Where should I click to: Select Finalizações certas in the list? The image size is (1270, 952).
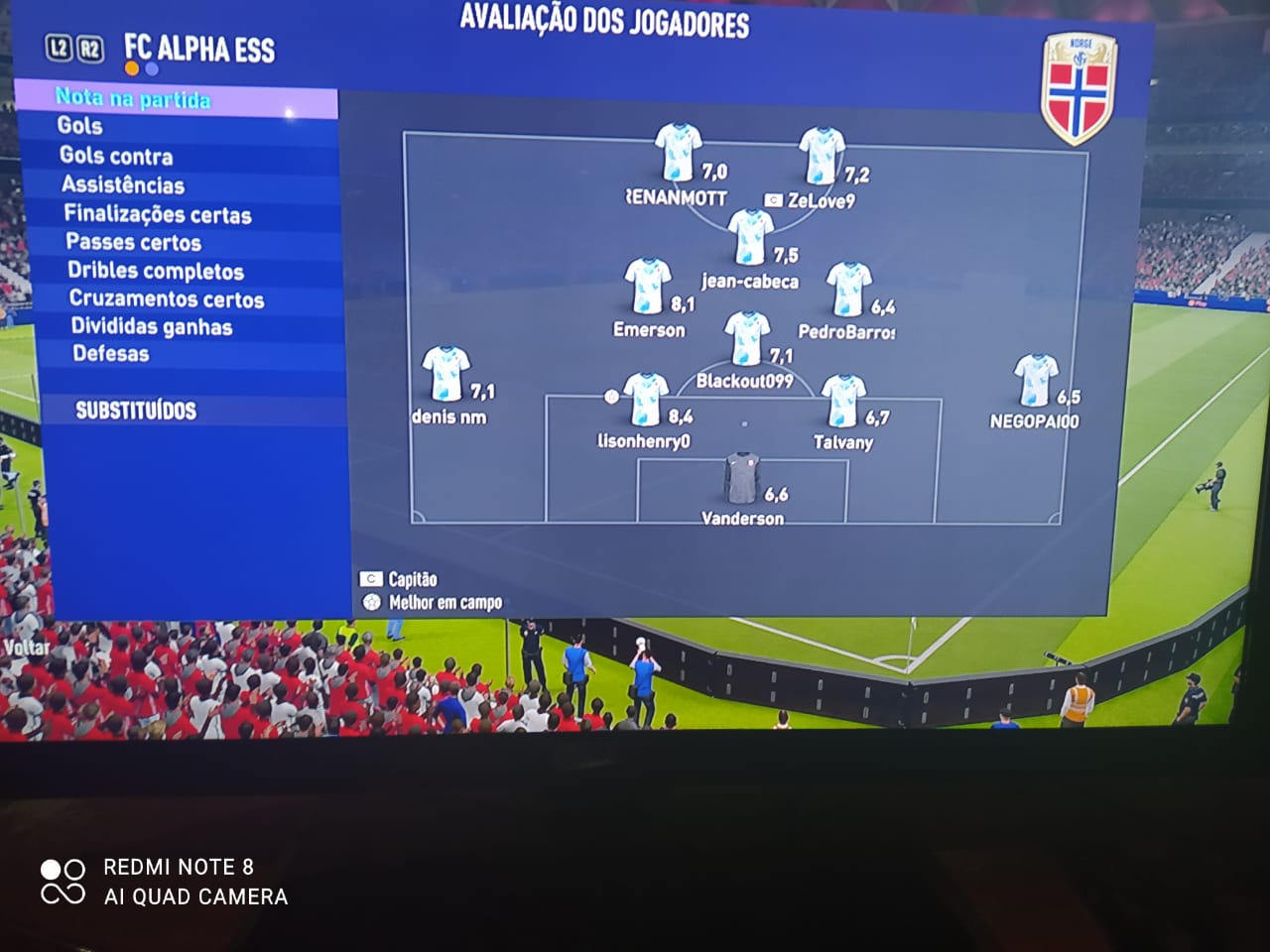point(158,214)
